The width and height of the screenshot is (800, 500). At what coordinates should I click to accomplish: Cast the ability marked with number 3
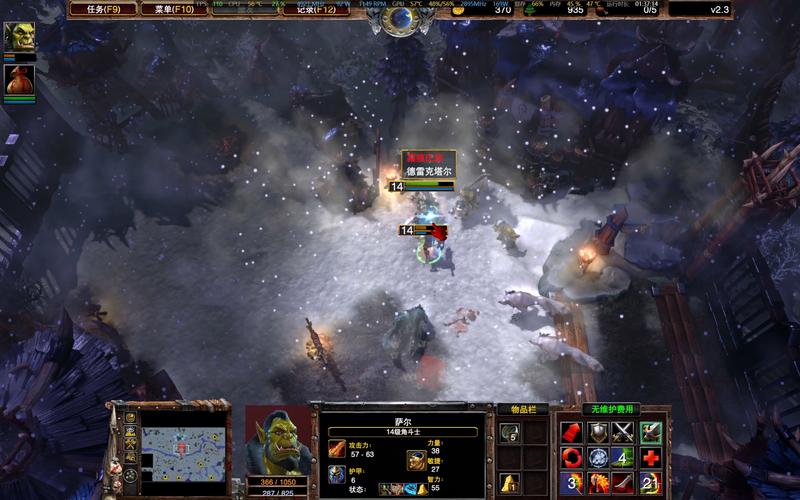click(571, 484)
